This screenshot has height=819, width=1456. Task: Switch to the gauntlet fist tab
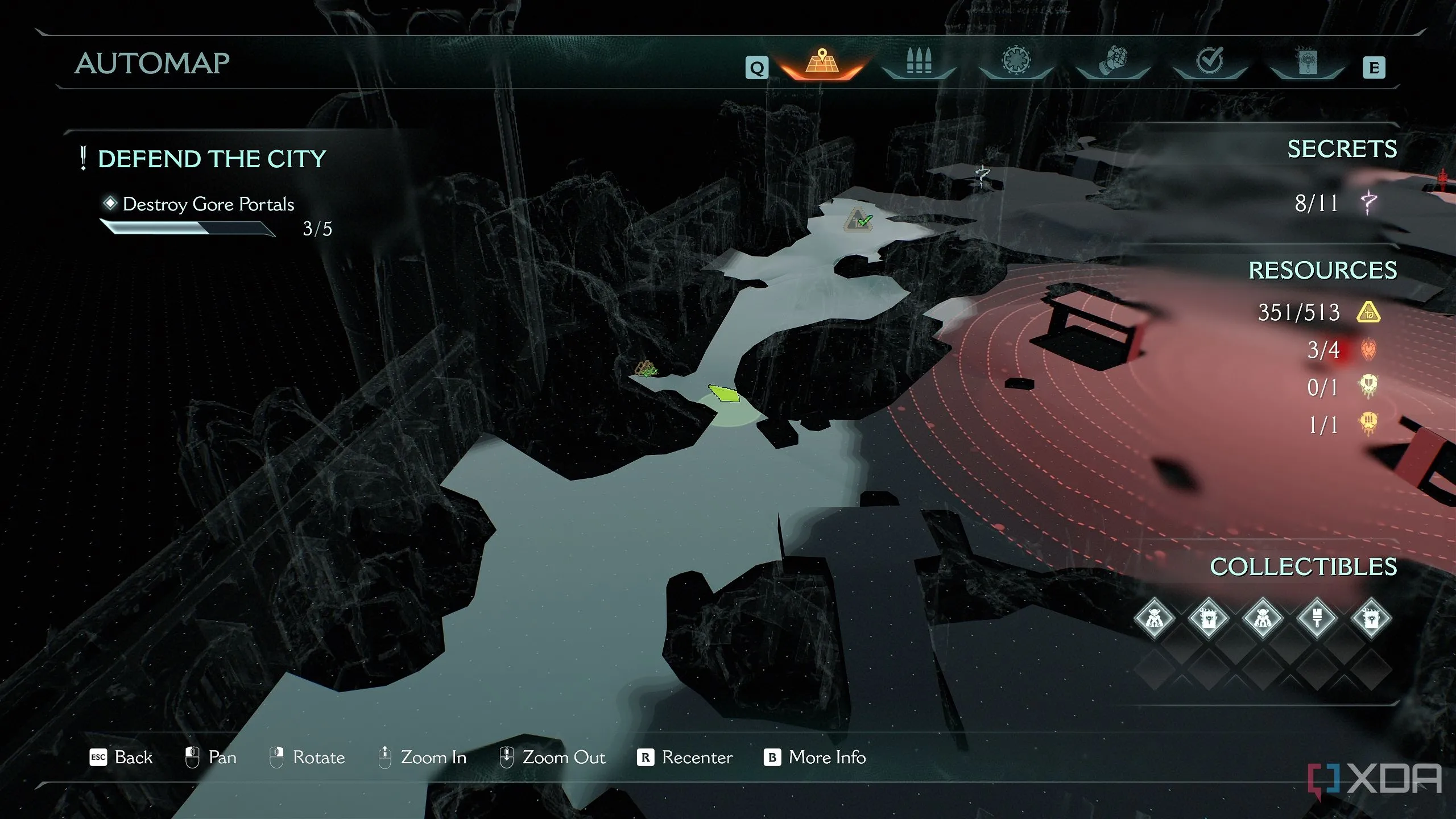1113,61
